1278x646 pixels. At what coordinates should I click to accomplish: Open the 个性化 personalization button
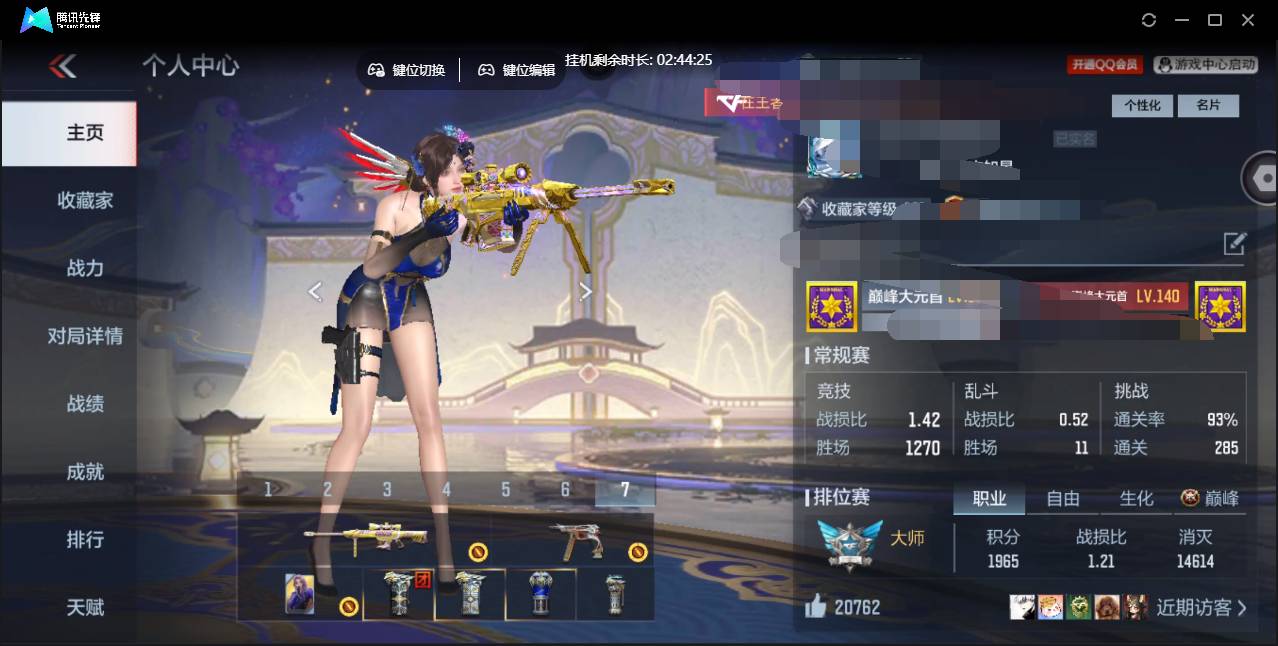(x=1142, y=105)
